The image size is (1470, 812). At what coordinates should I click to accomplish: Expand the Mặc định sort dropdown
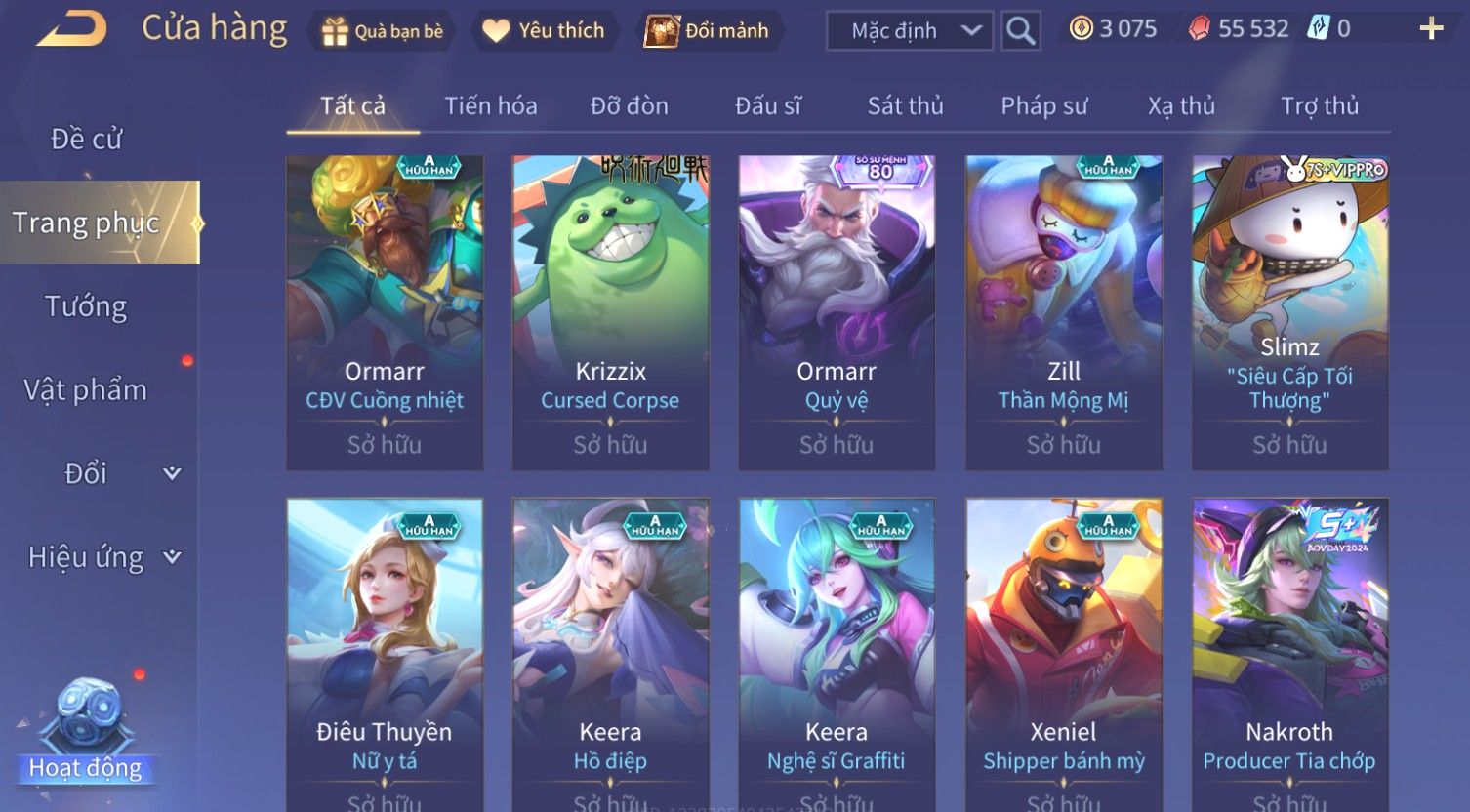pyautogui.click(x=909, y=31)
